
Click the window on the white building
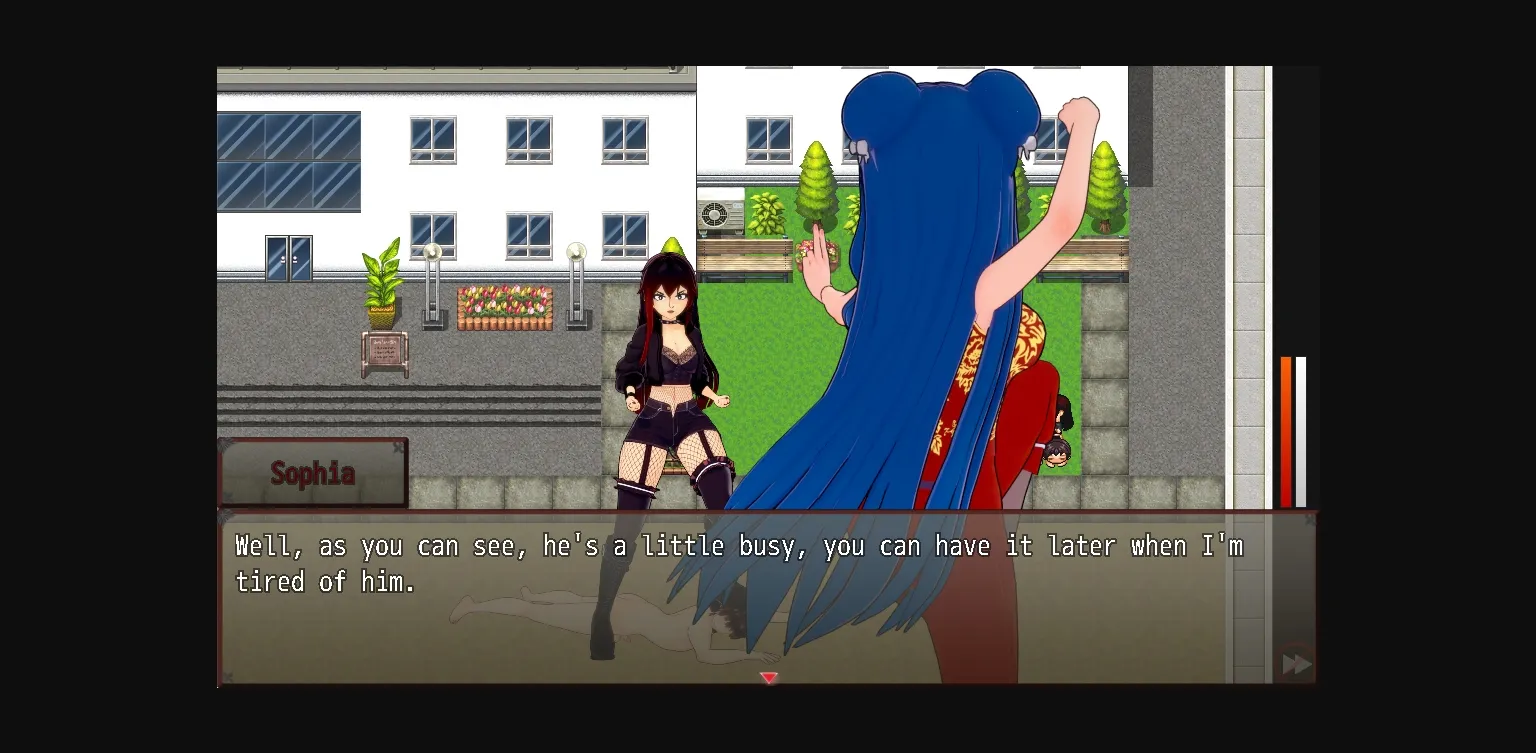point(528,140)
